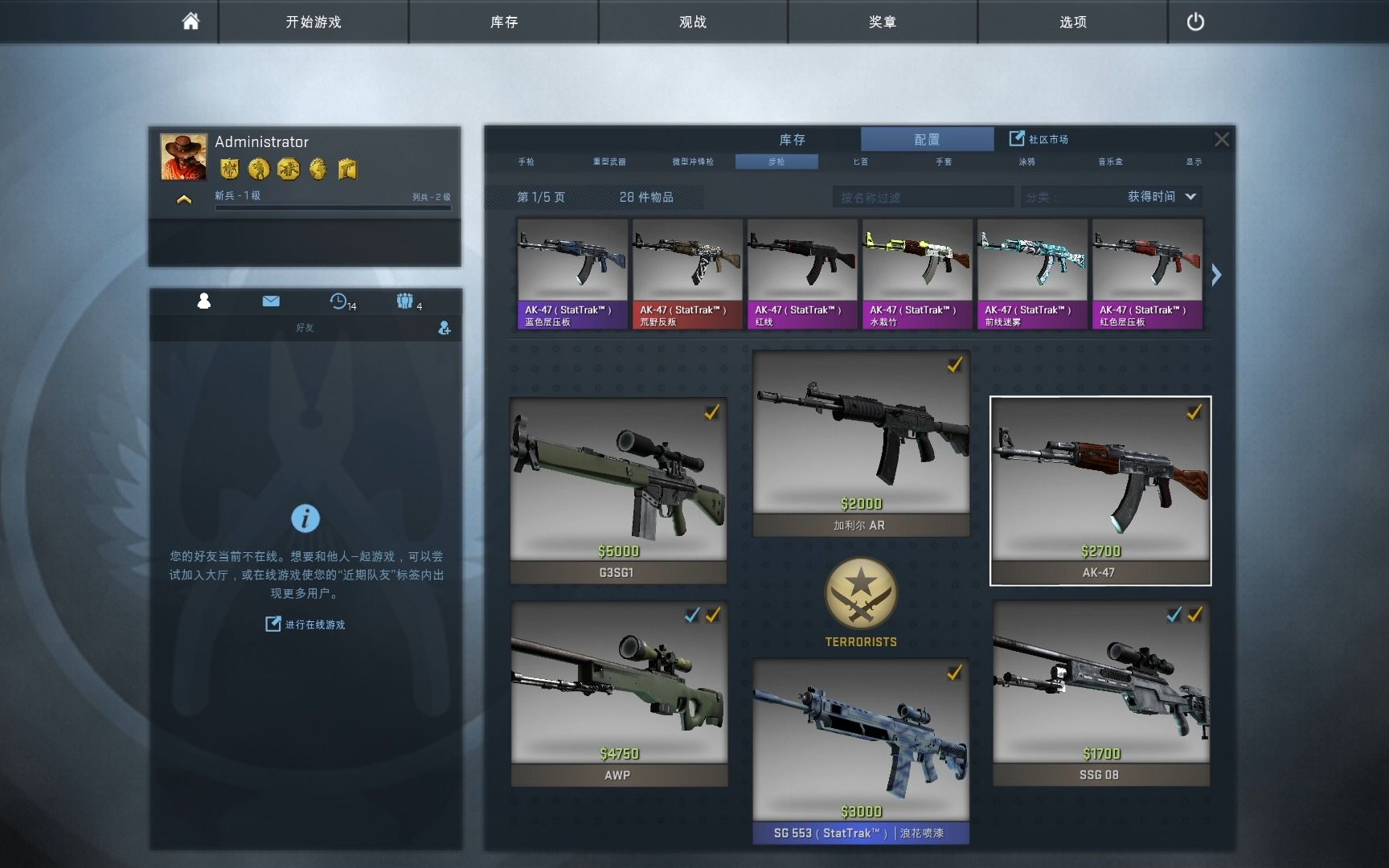This screenshot has height=868, width=1389.
Task: Go to the home screen icon
Action: point(191,22)
